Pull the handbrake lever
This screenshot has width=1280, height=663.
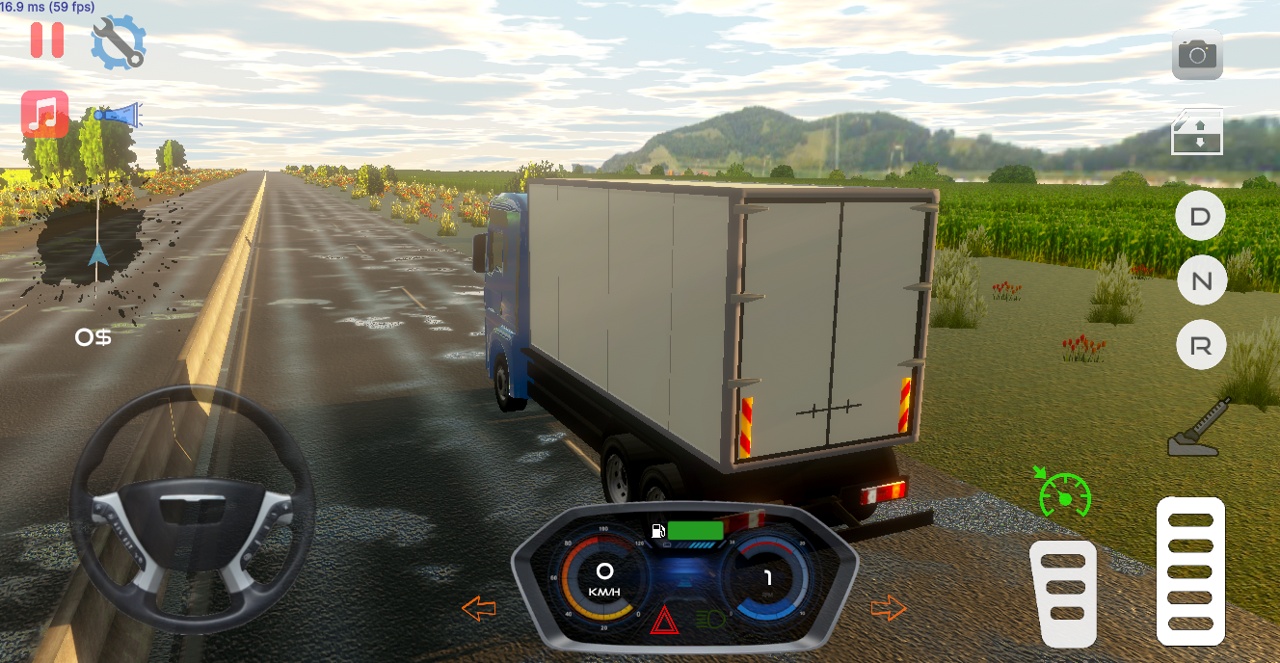(1199, 428)
